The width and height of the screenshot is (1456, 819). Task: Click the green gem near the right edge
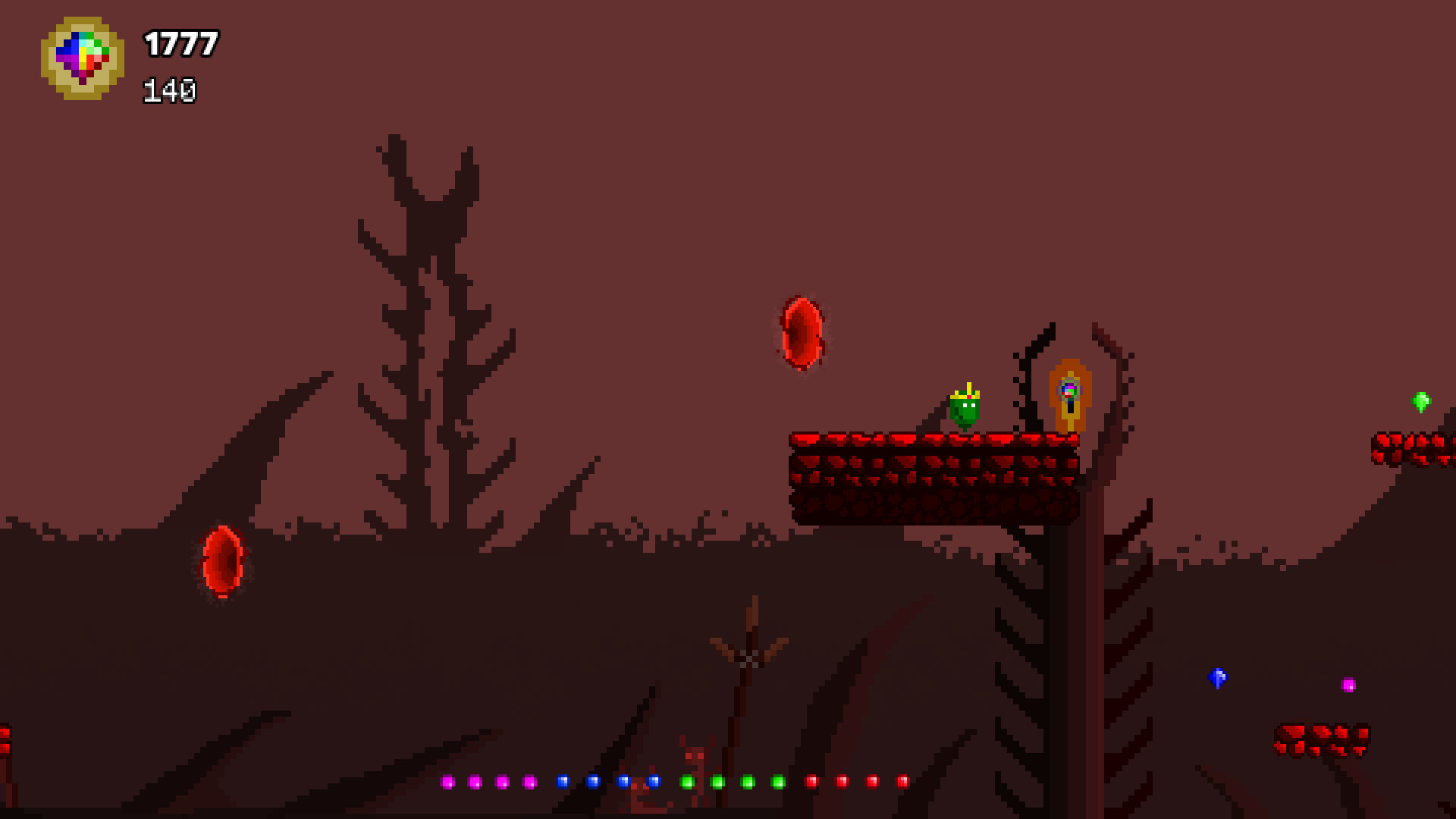click(1423, 402)
